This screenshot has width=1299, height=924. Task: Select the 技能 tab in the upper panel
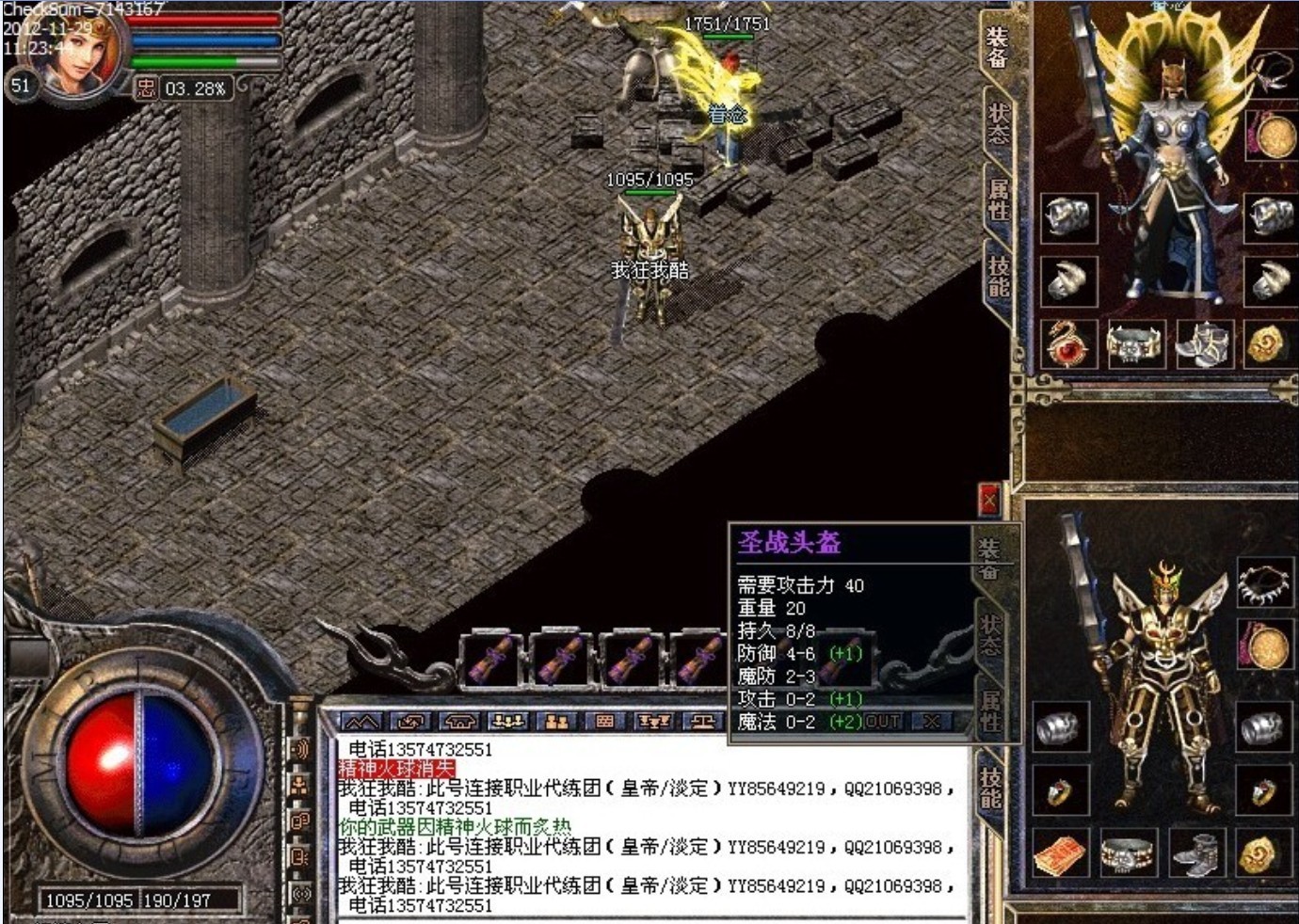[998, 276]
